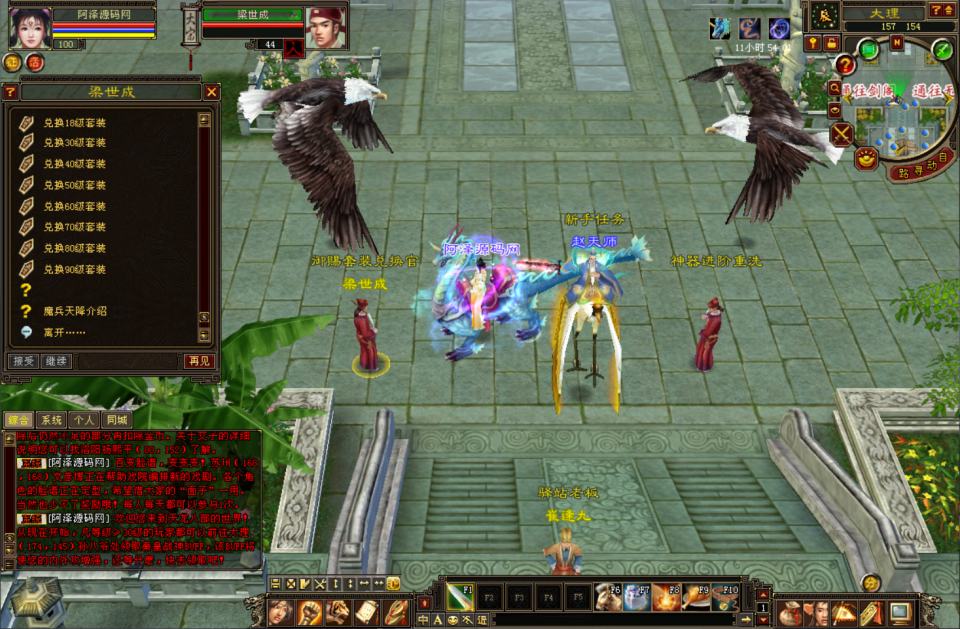The height and width of the screenshot is (629, 960).
Task: Use the sword skill in slot F1
Action: [x=460, y=596]
